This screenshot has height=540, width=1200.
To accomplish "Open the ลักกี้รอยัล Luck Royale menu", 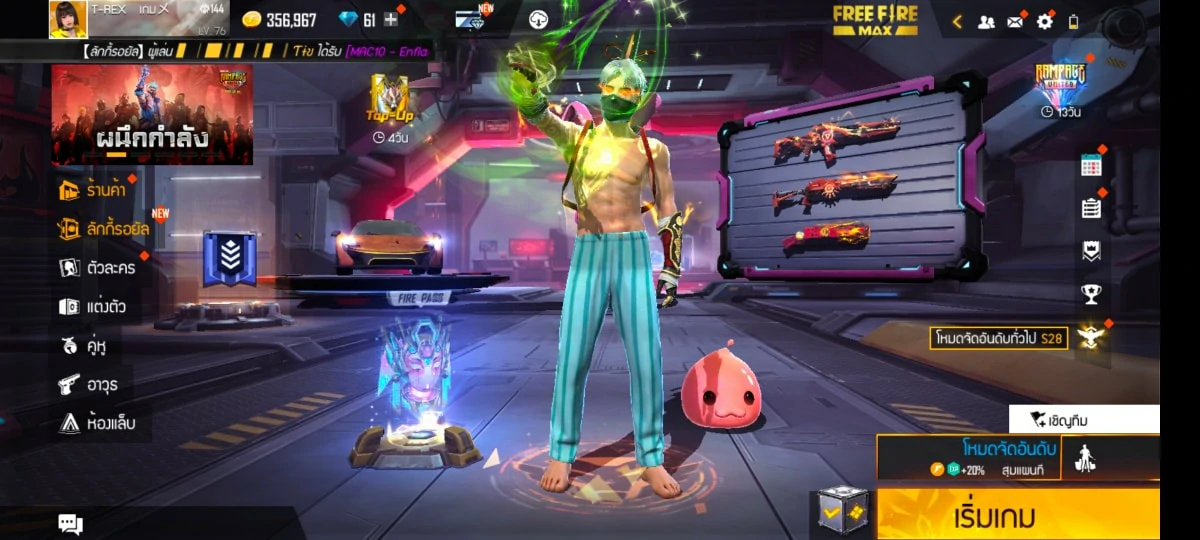I will pyautogui.click(x=103, y=229).
